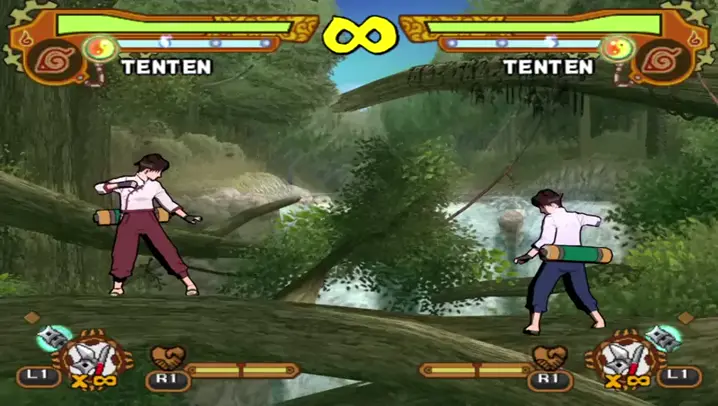Click player one's yin-yang chakra orb
This screenshot has width=718, height=406.
99,46
